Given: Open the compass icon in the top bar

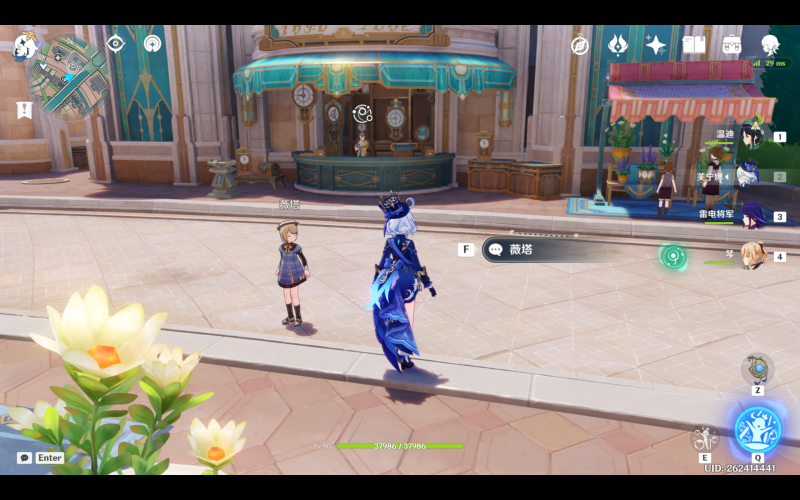Looking at the screenshot, I should [580, 45].
